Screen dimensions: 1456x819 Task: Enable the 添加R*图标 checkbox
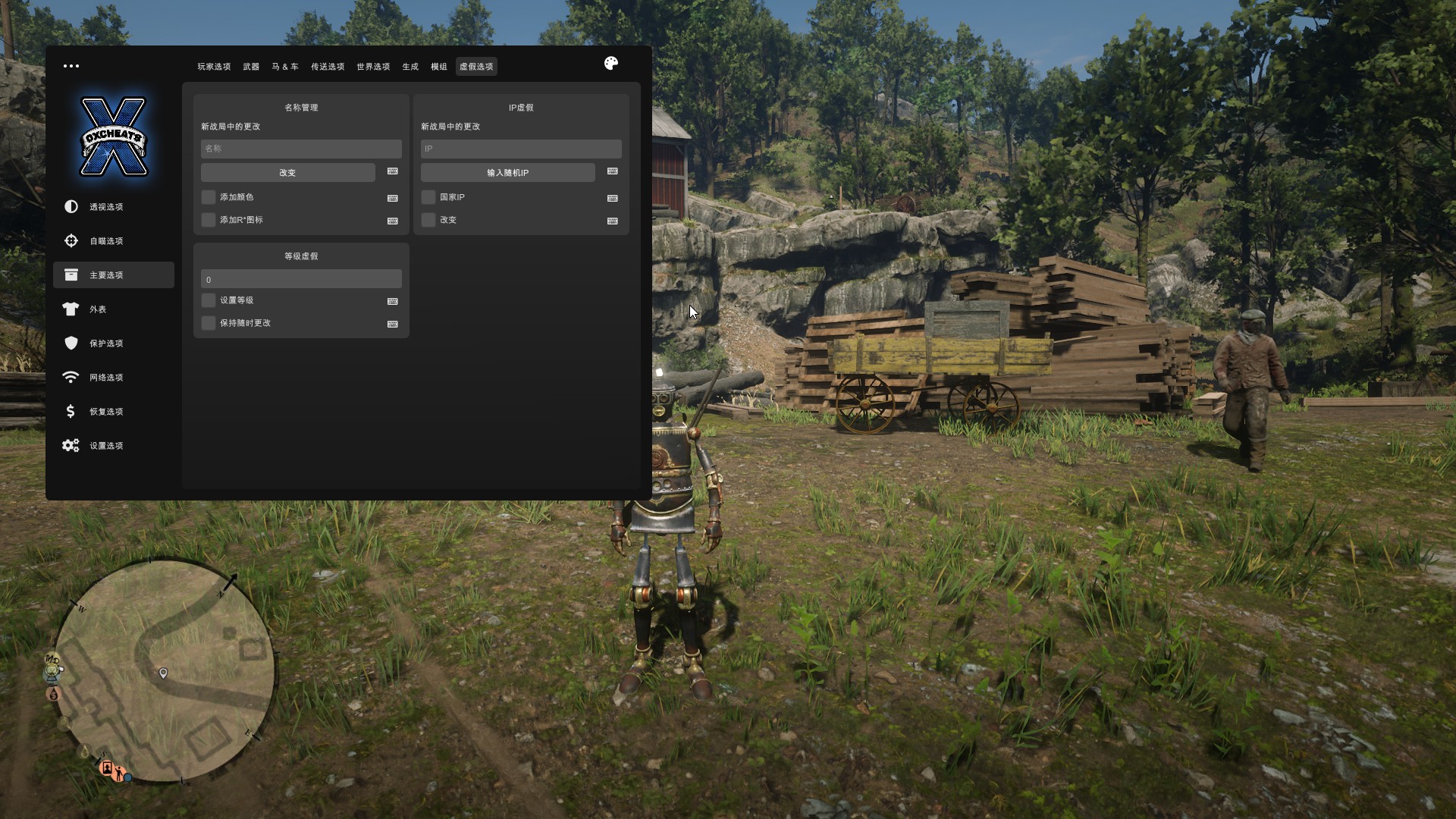tap(209, 220)
